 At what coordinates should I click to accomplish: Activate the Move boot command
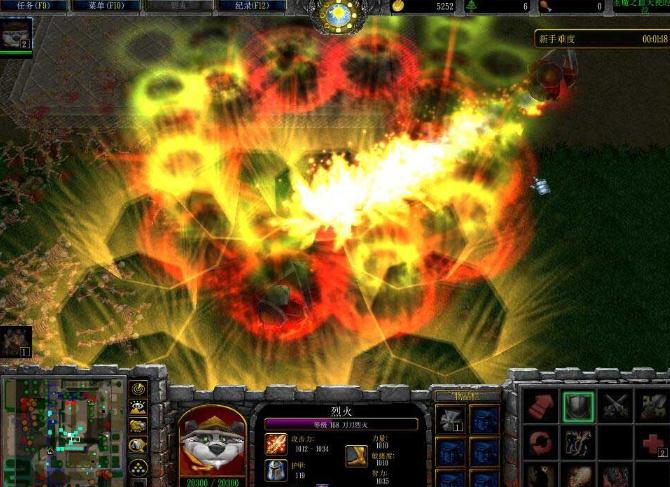[x=539, y=405]
